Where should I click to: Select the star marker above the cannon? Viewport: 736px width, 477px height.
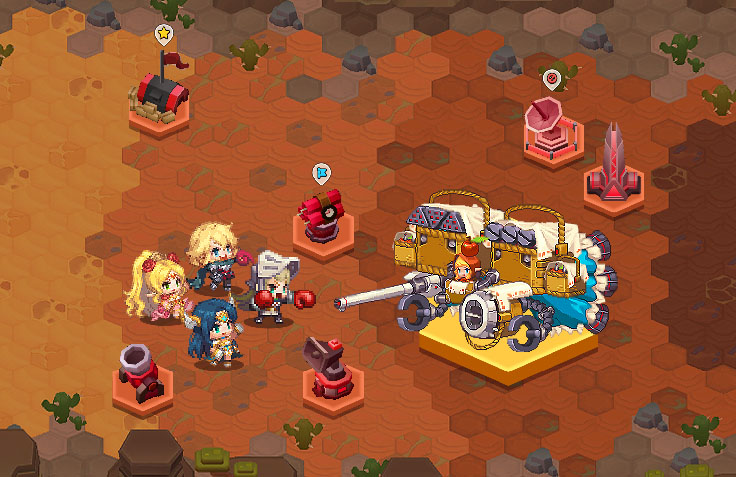point(163,34)
